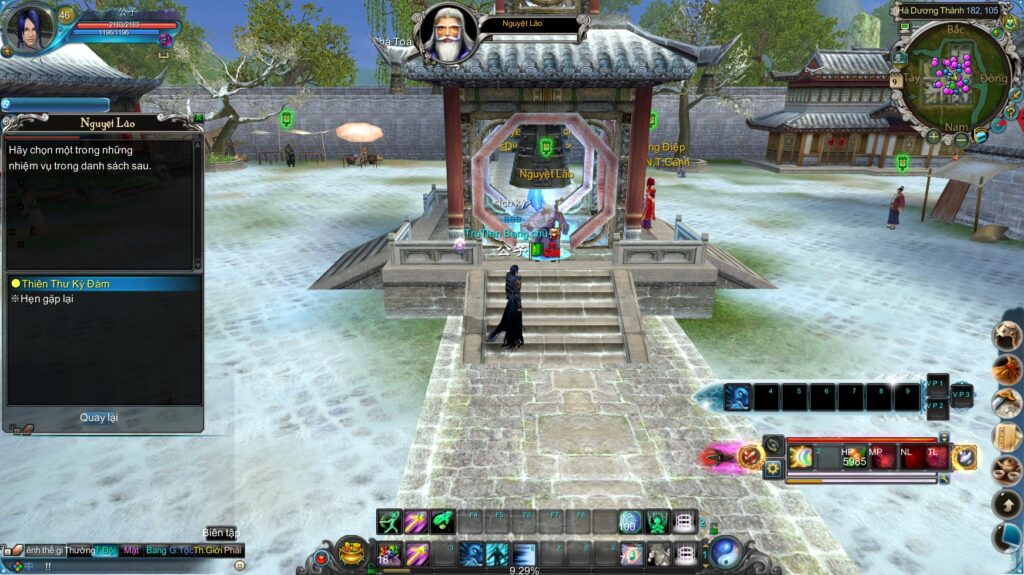The width and height of the screenshot is (1024, 575).
Task: Switch to the Mật whisper chat tab
Action: tap(131, 550)
